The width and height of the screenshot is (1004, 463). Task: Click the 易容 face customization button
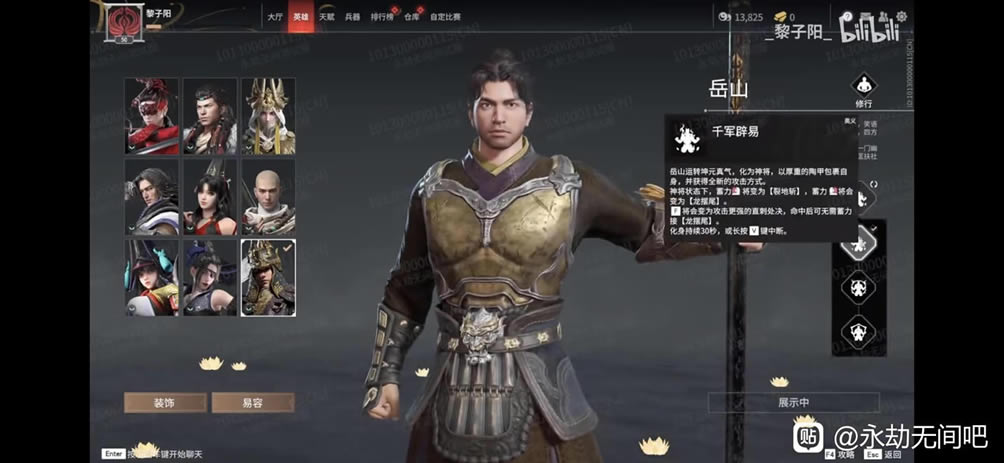pos(253,402)
